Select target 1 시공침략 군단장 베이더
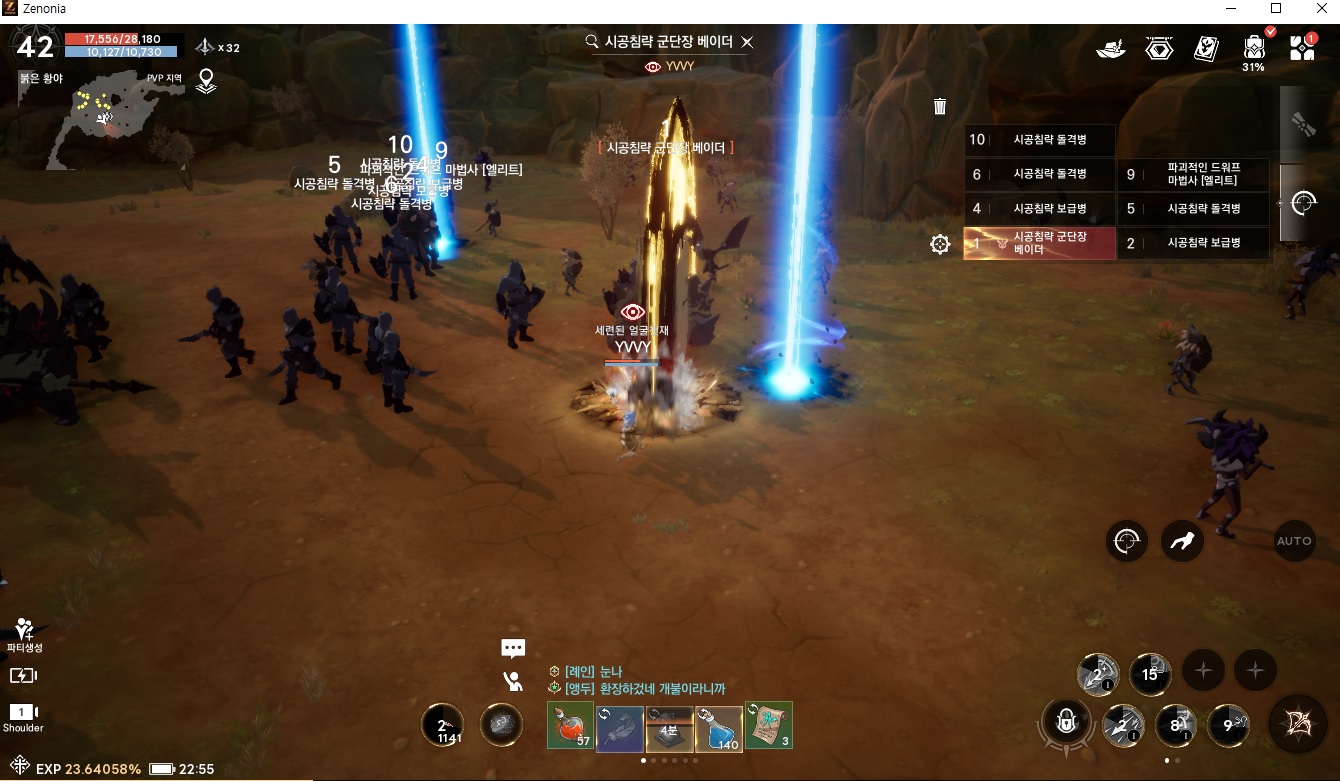Viewport: 1340px width, 781px height. pos(1039,243)
